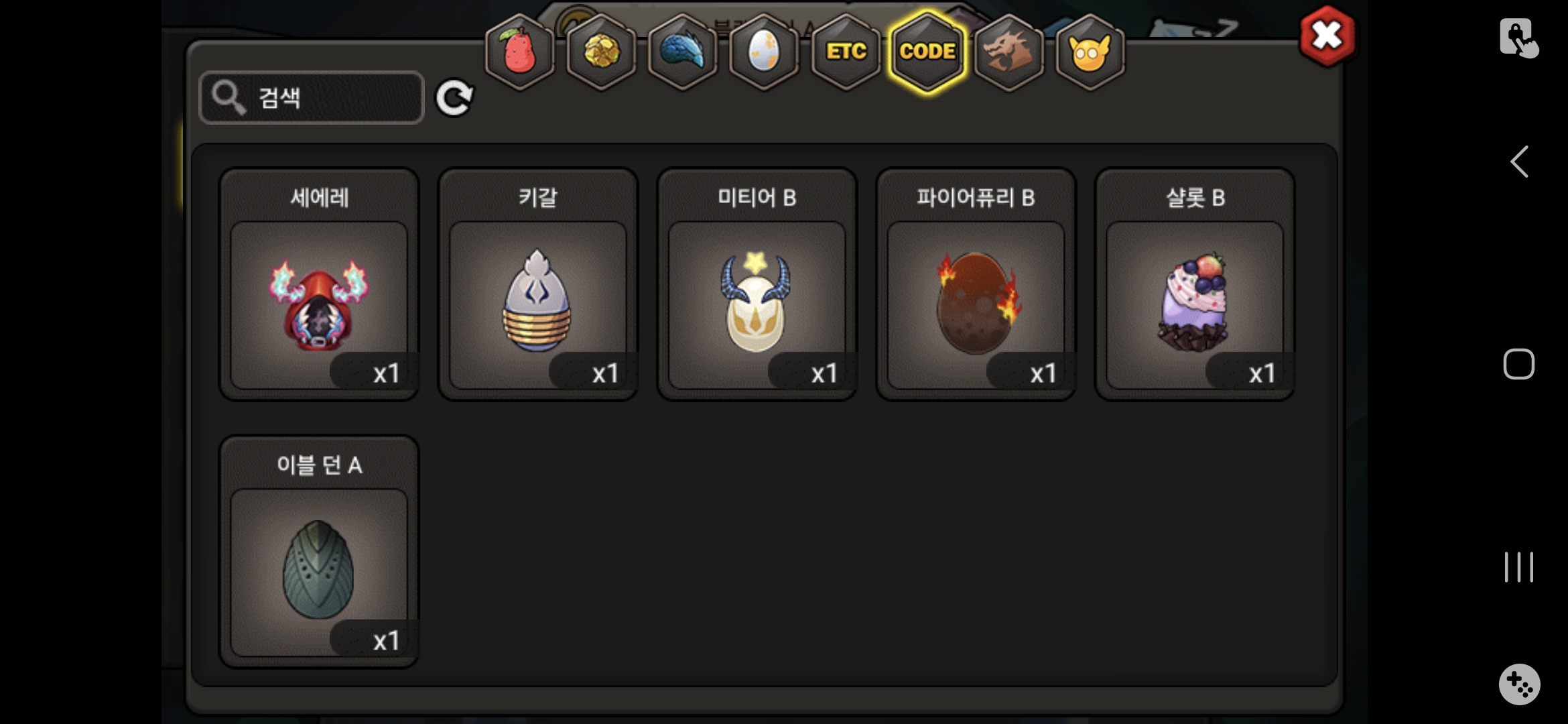Close the inventory with the red X
This screenshot has height=724, width=1568.
1326,36
